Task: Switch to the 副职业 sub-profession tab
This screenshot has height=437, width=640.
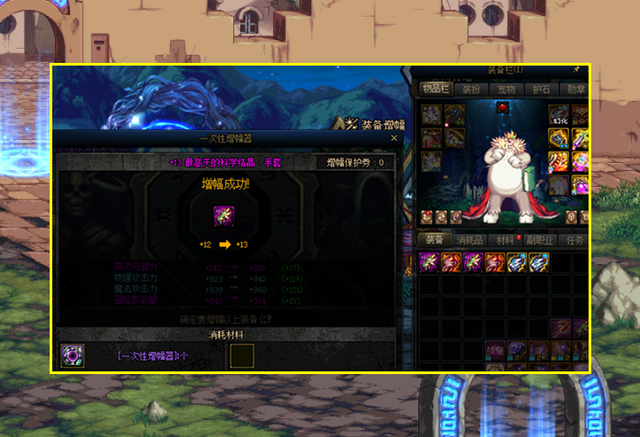Action: point(540,240)
